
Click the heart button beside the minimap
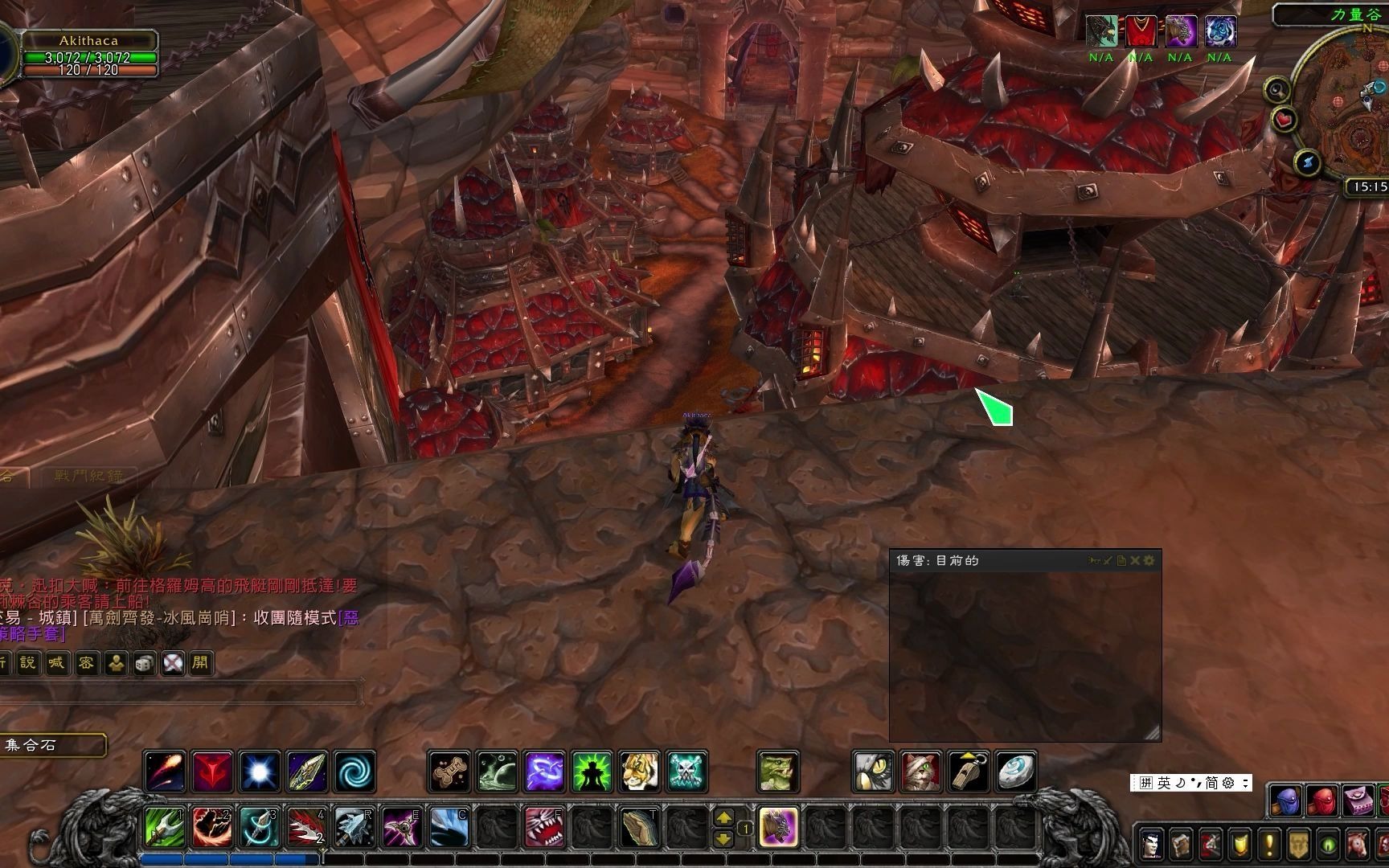pos(1285,121)
